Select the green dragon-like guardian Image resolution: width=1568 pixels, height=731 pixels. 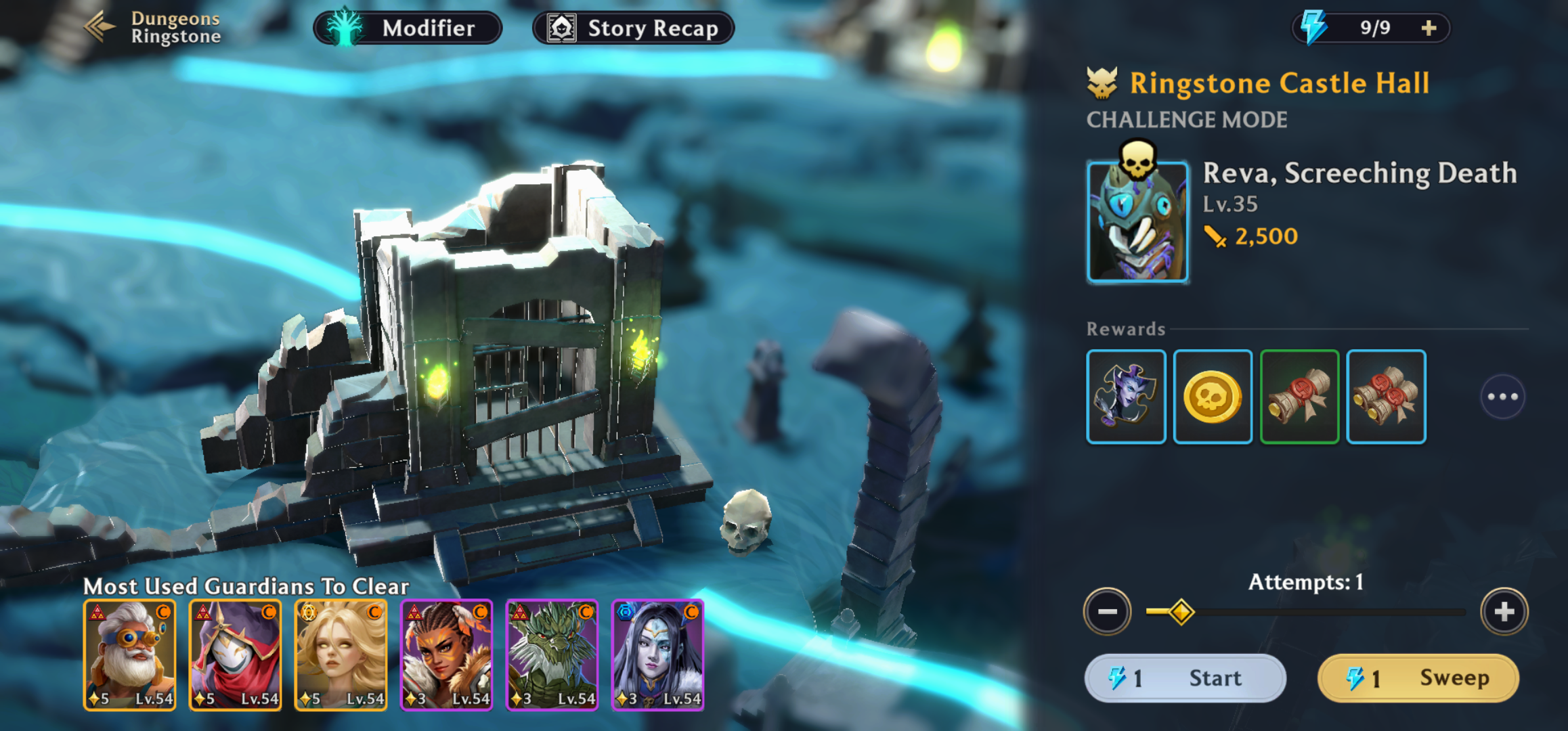tap(552, 655)
